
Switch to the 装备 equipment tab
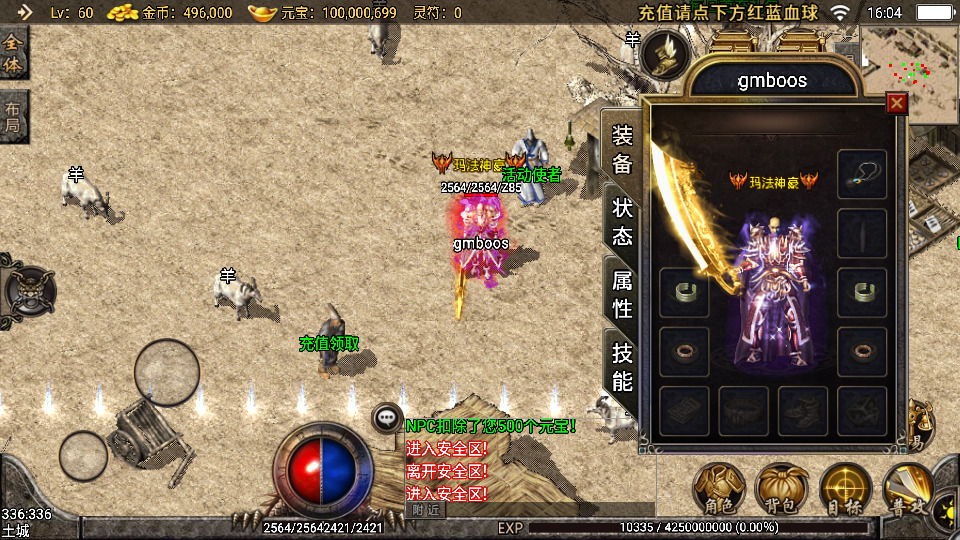click(622, 150)
